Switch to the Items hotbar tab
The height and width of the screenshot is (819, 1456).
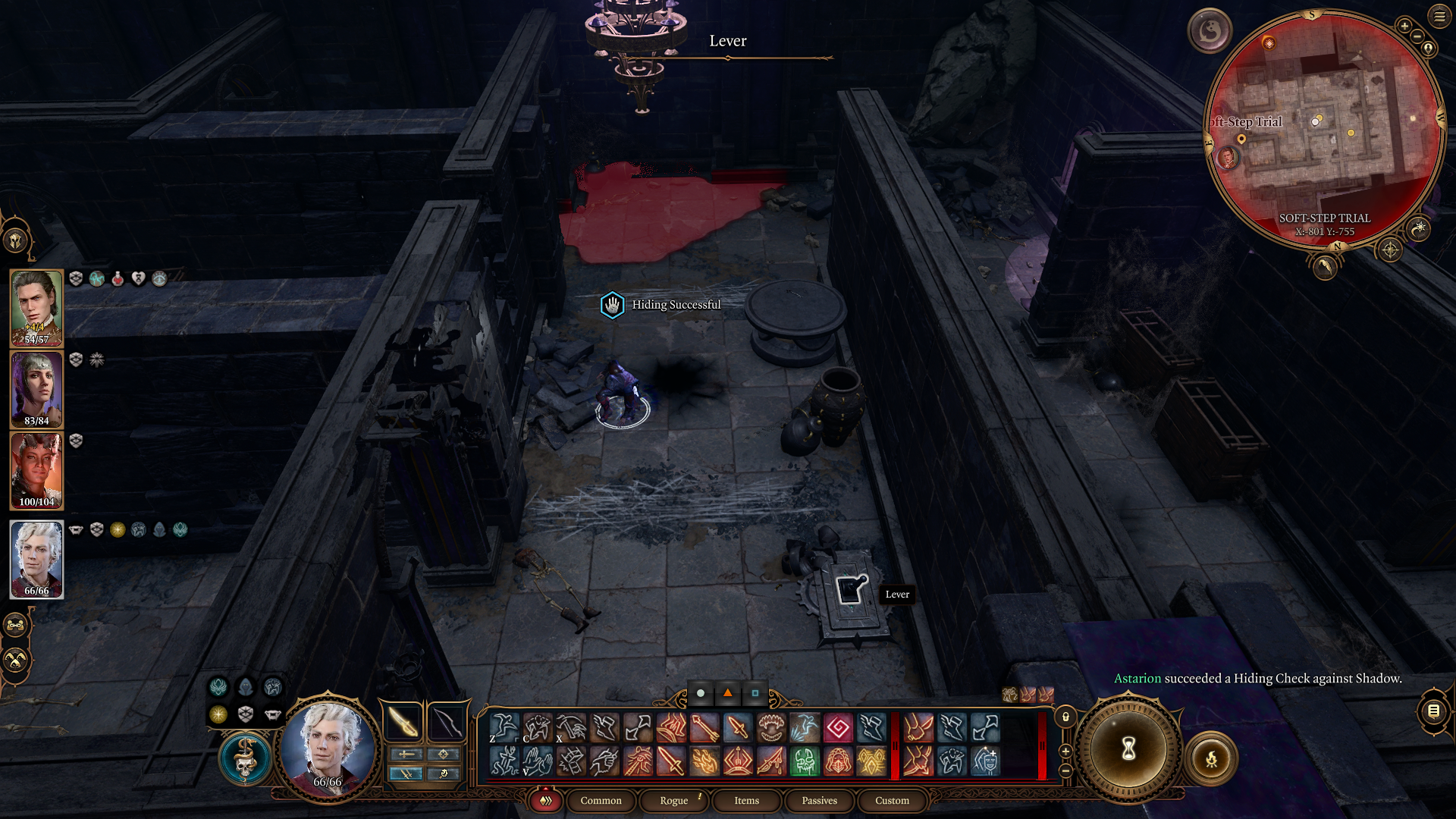click(745, 801)
